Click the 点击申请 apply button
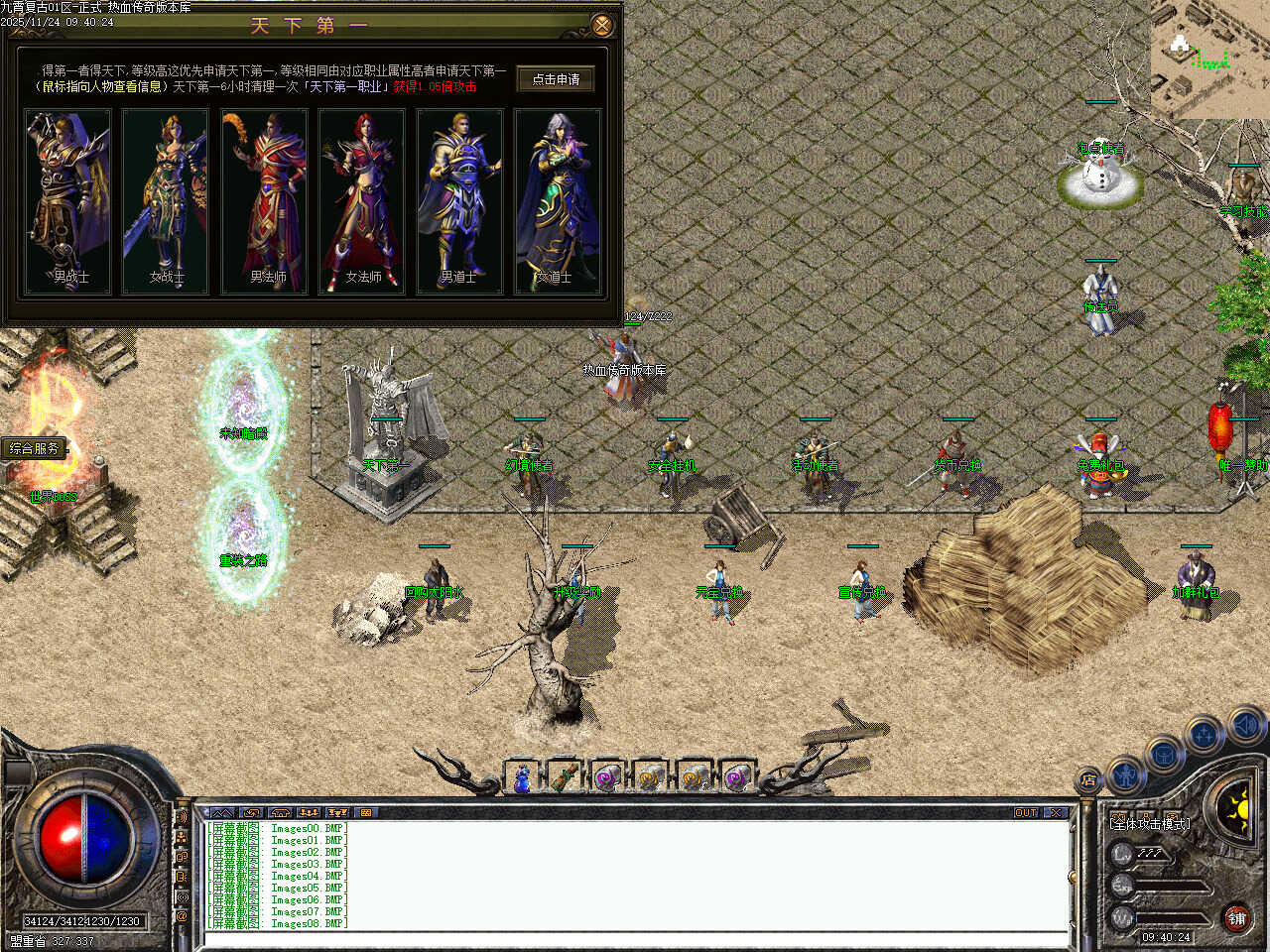This screenshot has width=1270, height=952. coord(556,79)
